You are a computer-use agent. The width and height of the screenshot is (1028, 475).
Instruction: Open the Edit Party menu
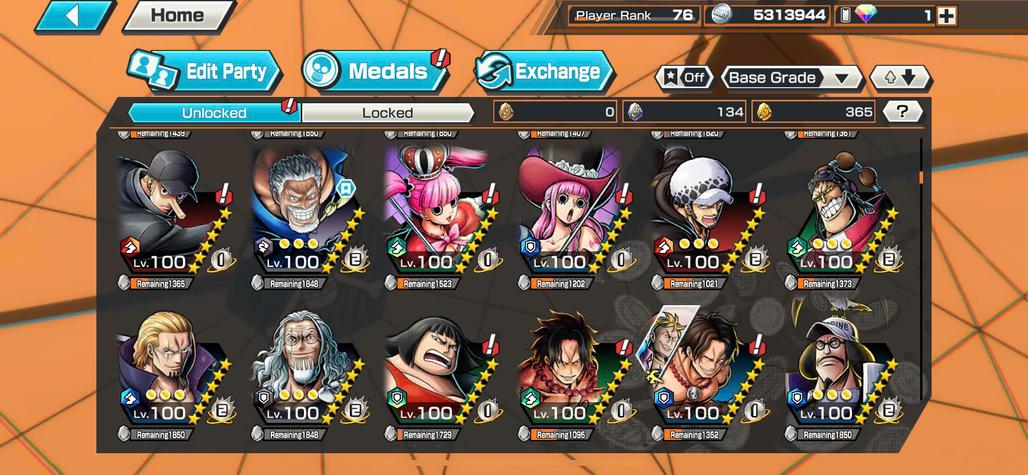coord(204,71)
